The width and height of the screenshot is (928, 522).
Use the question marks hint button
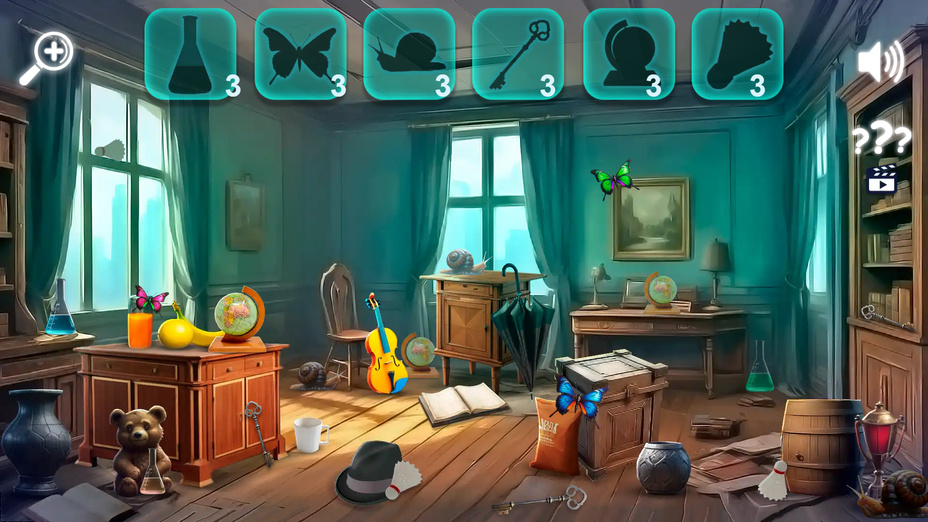point(881,140)
